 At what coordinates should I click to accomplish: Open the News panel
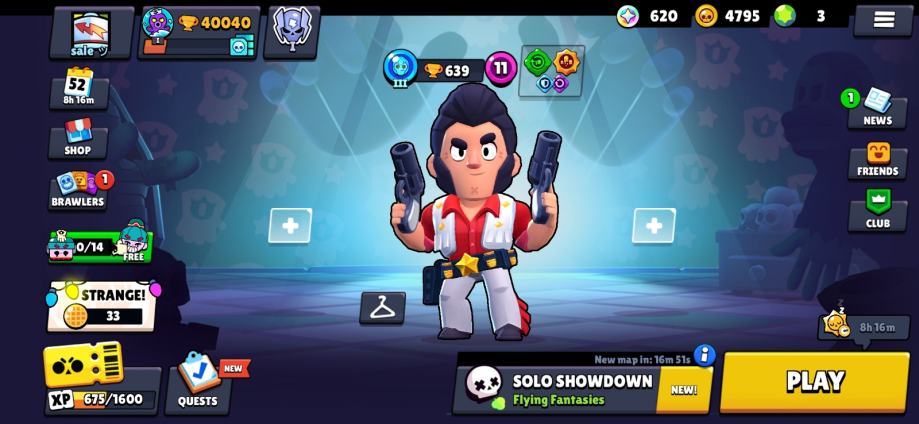click(x=877, y=108)
